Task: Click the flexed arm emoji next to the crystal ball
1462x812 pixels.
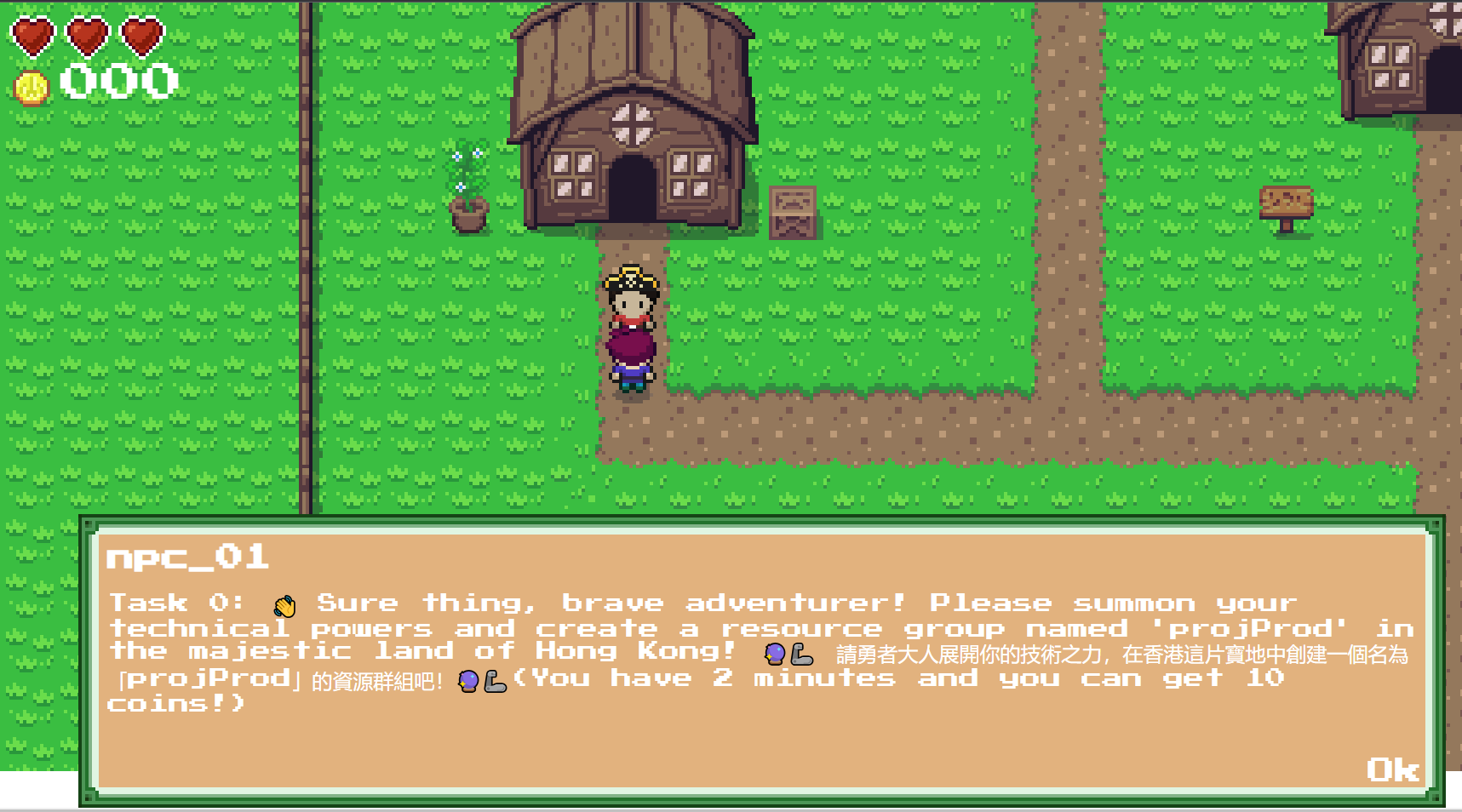Action: coord(802,655)
